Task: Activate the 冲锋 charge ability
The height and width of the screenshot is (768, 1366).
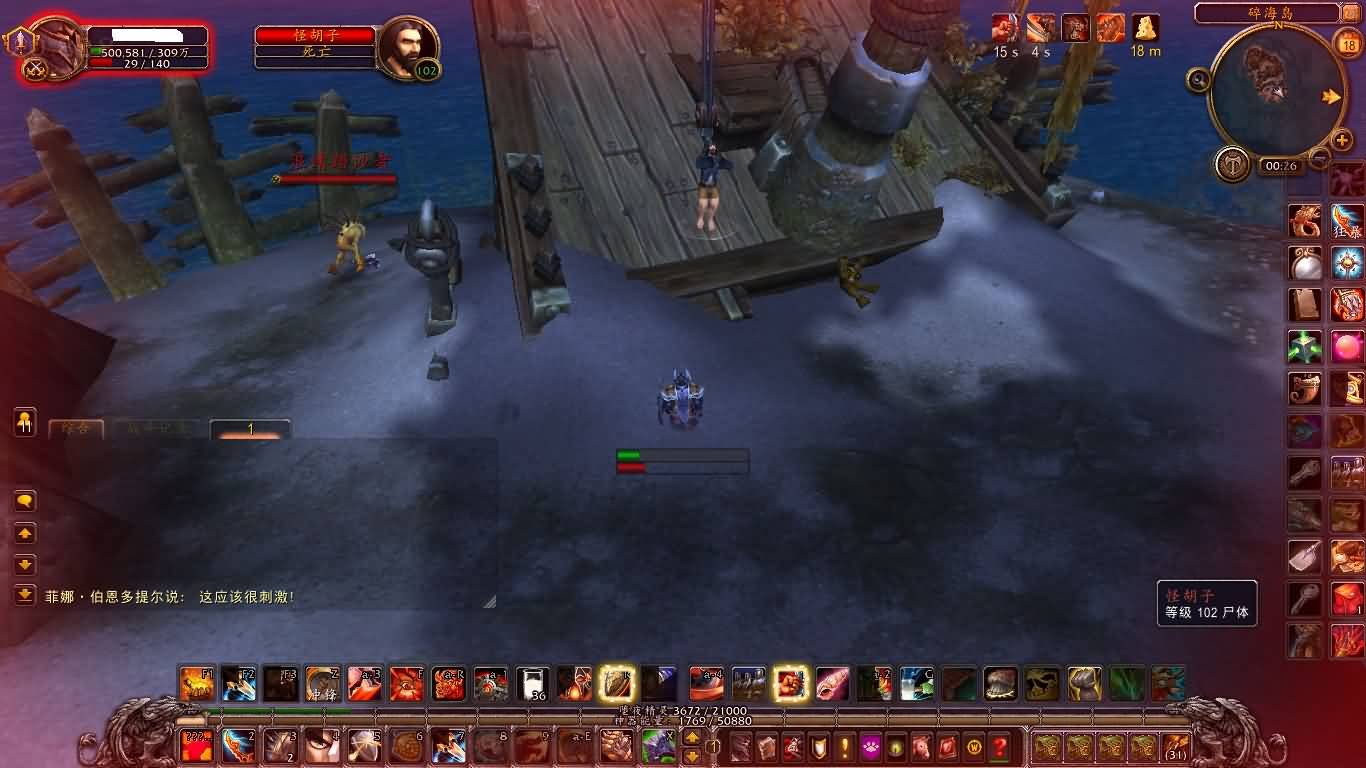Action: pyautogui.click(x=322, y=684)
